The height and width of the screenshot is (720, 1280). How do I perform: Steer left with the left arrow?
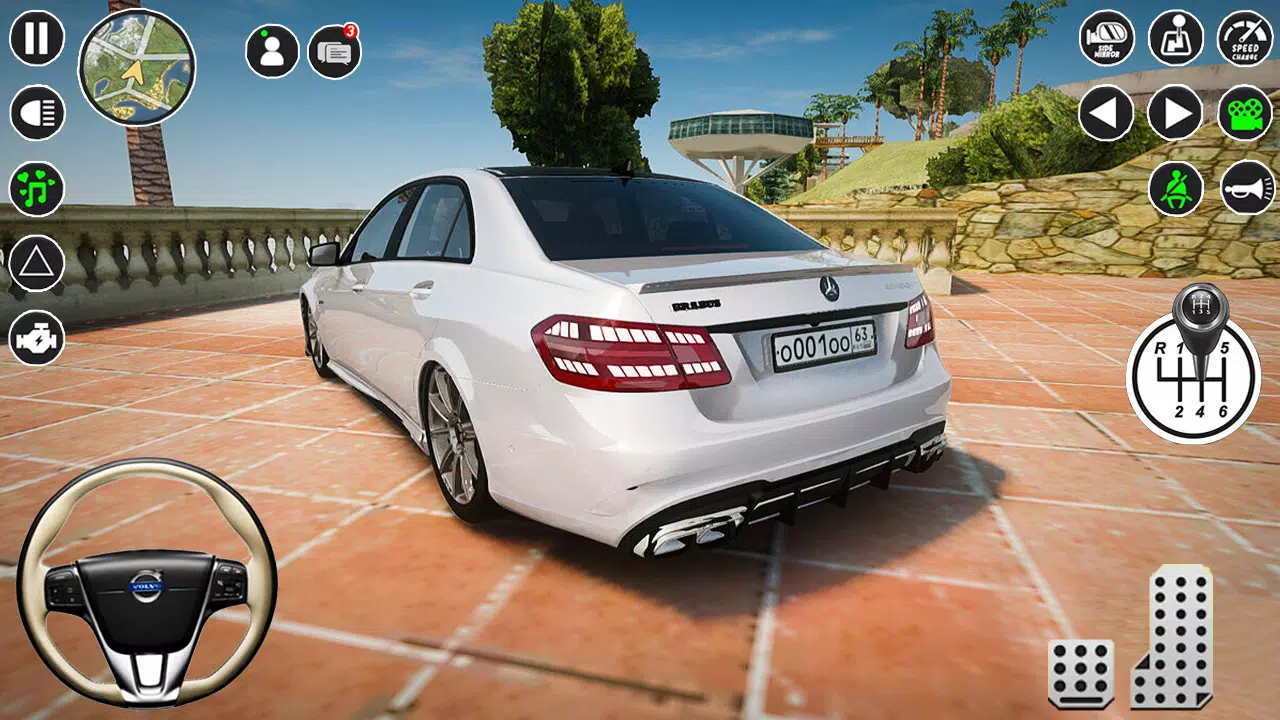tap(1106, 110)
